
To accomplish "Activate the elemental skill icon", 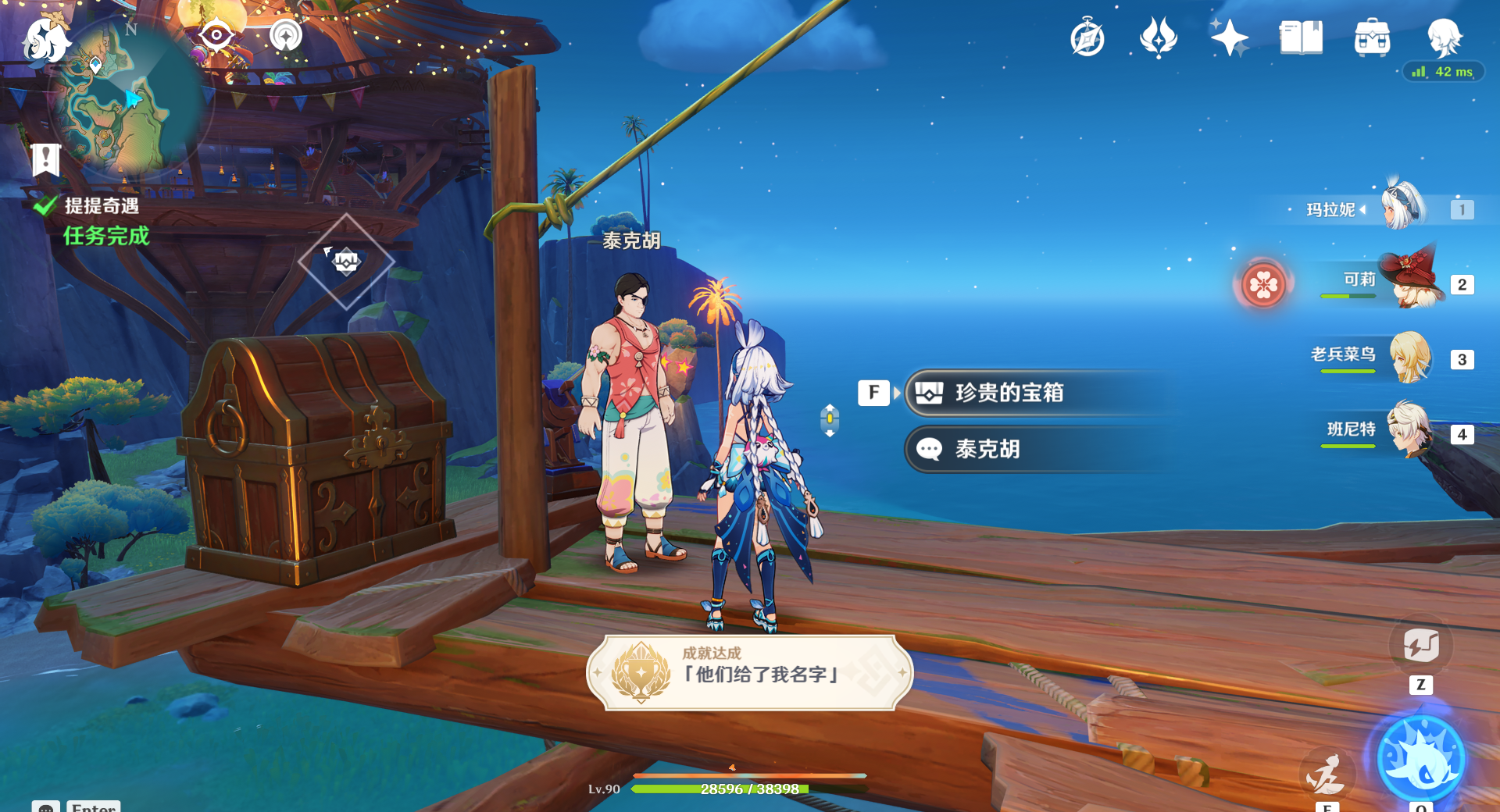I will click(x=1326, y=773).
